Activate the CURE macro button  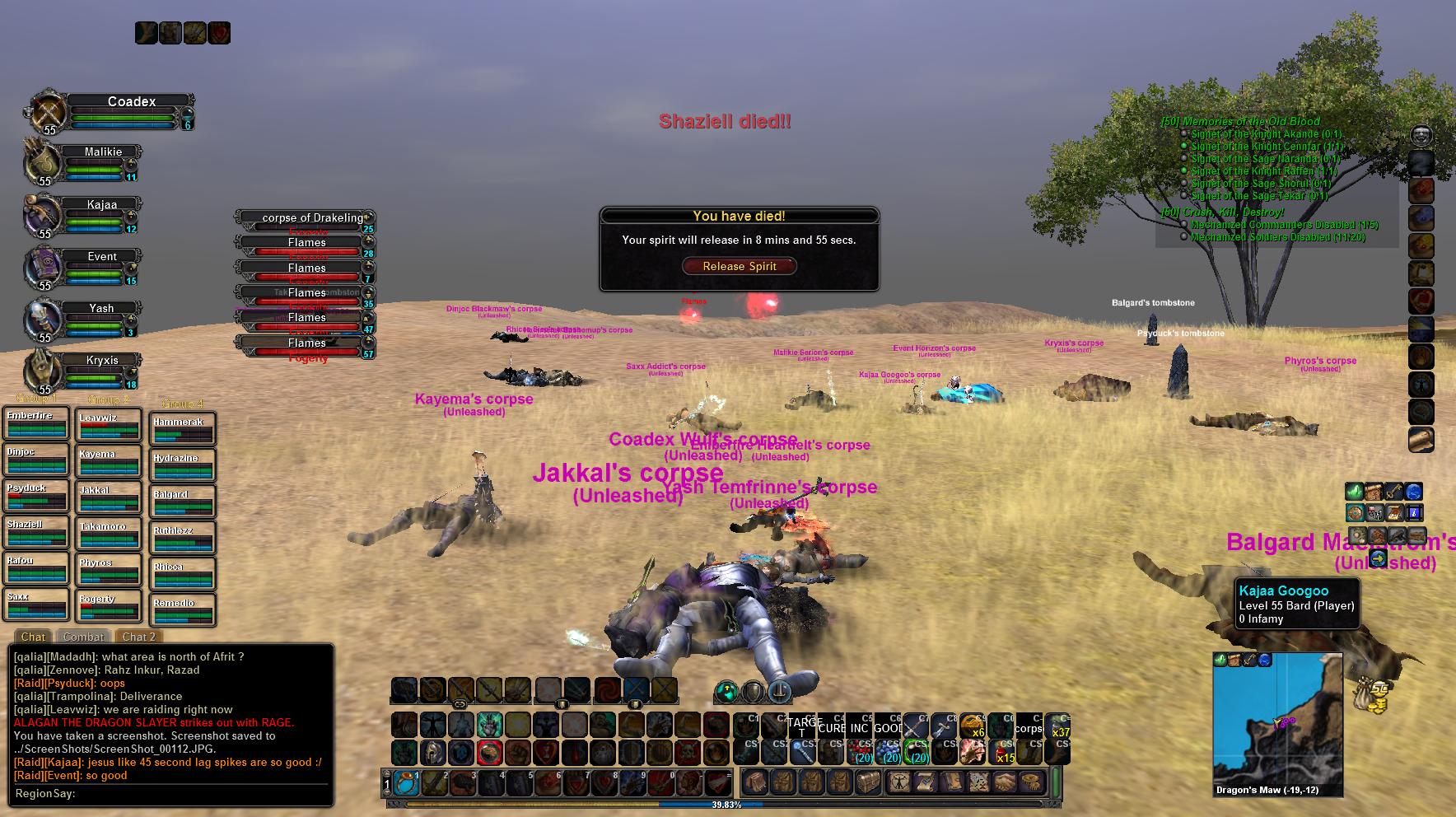pos(832,726)
